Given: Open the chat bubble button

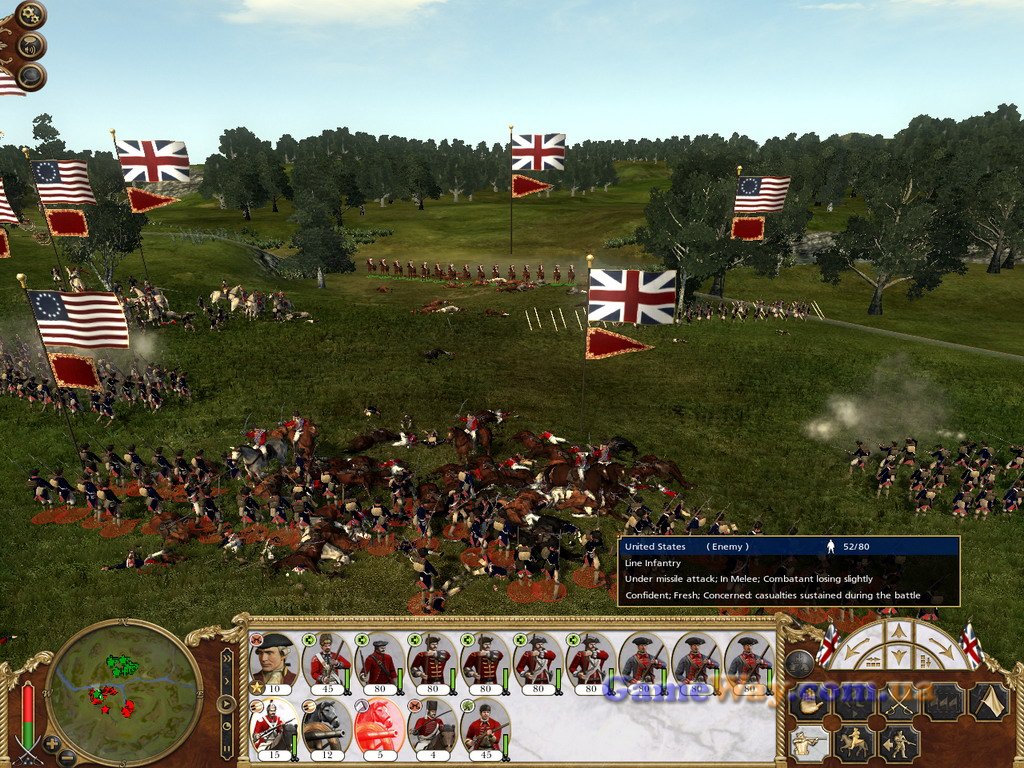Looking at the screenshot, I should point(32,76).
